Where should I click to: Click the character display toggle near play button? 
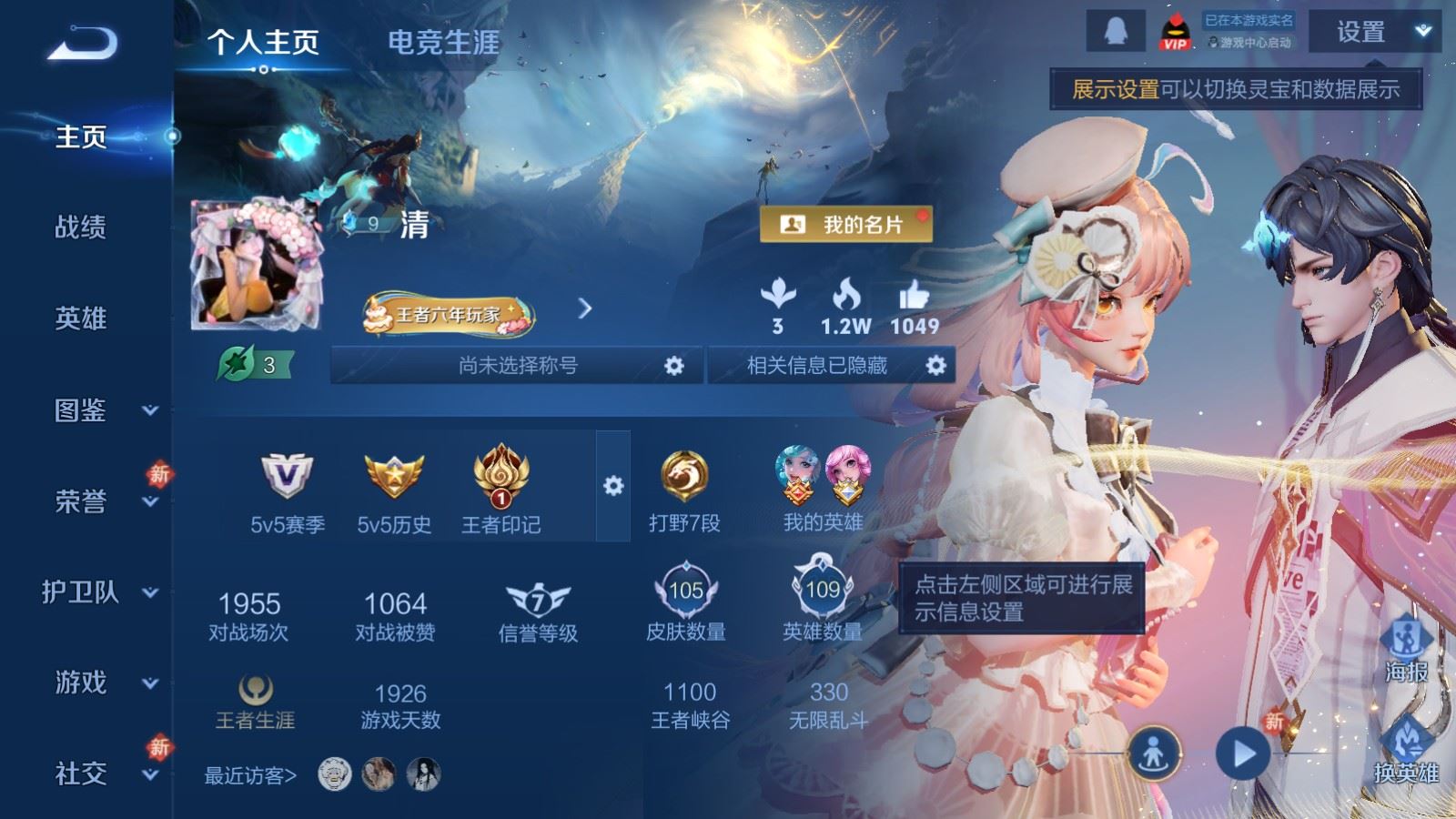pos(1153,752)
